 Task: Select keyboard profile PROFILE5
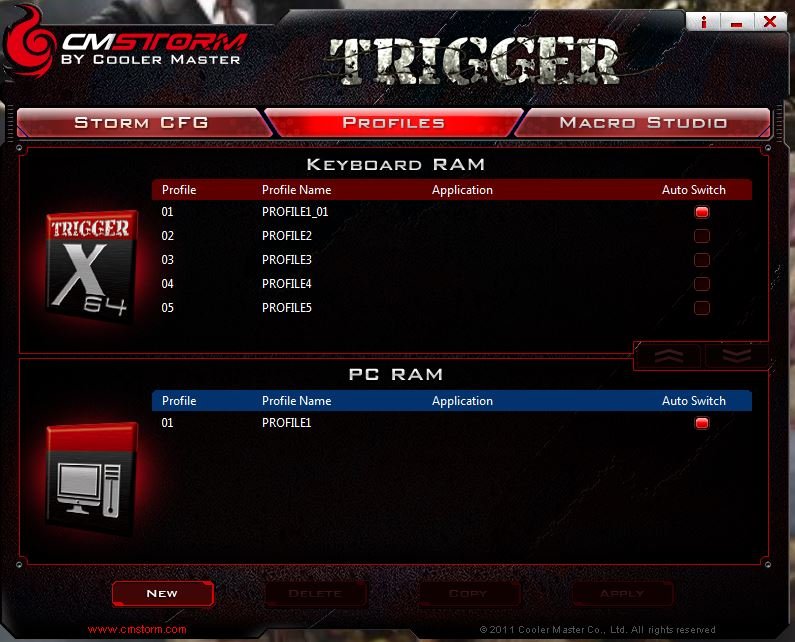click(287, 308)
